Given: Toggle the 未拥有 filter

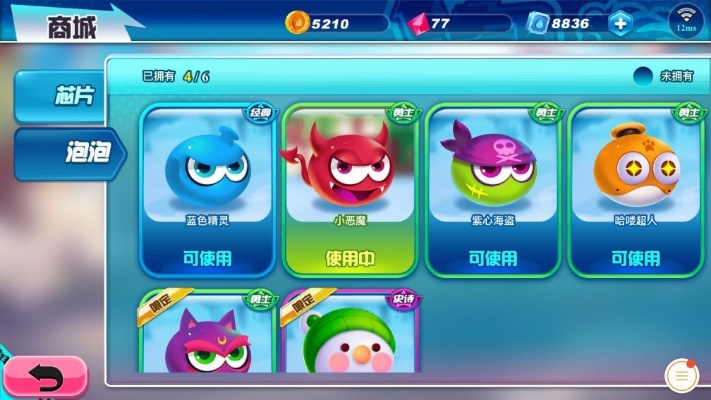Looking at the screenshot, I should (x=644, y=76).
